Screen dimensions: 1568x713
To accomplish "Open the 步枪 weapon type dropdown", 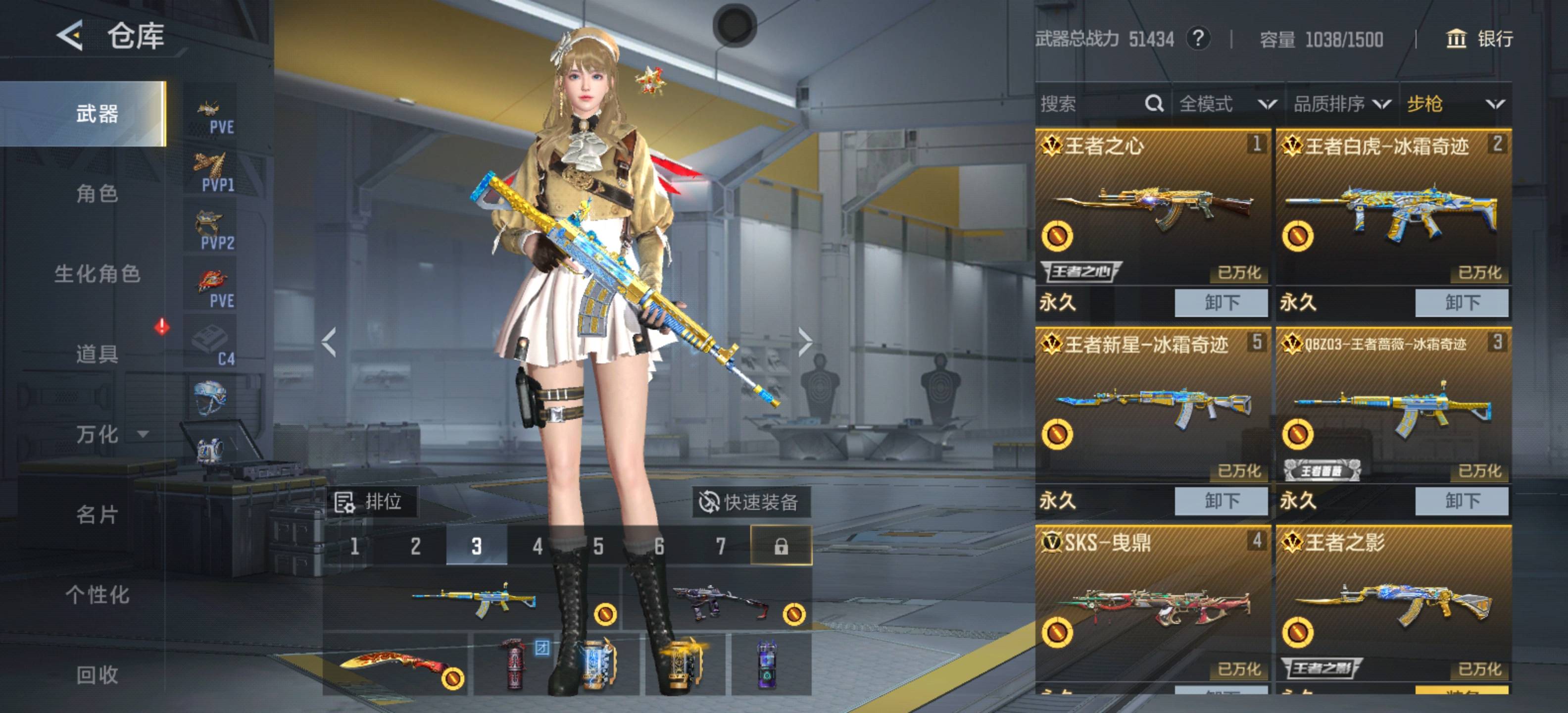I will tap(1455, 104).
